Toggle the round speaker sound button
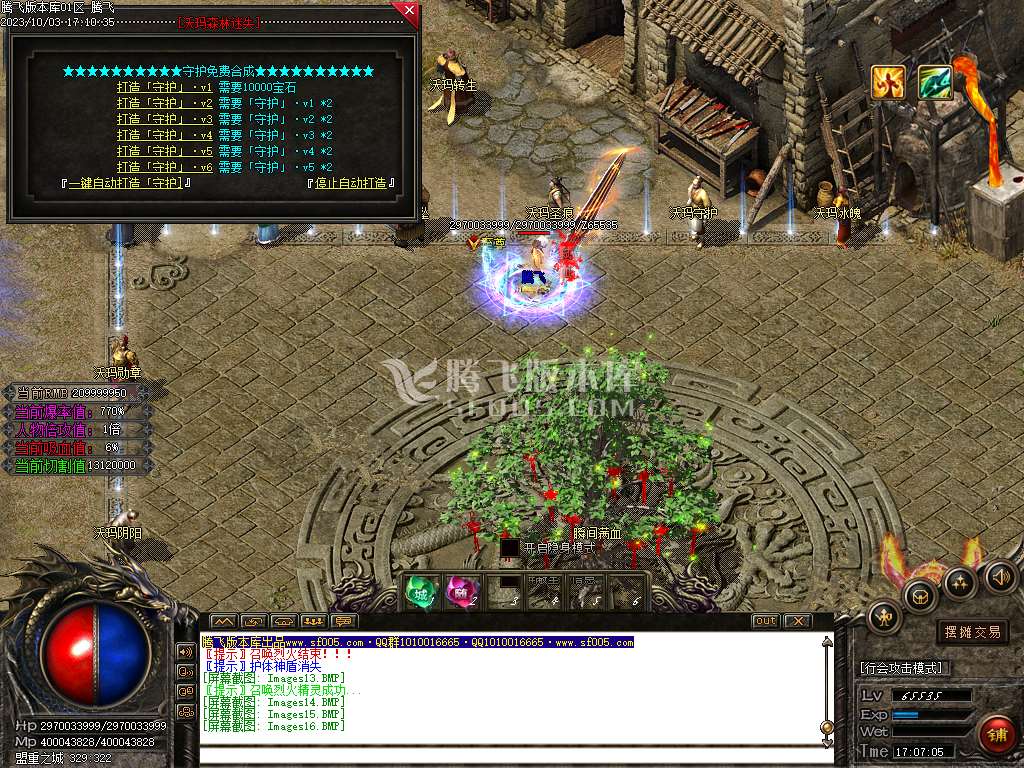Image resolution: width=1024 pixels, height=768 pixels. pyautogui.click(x=999, y=576)
